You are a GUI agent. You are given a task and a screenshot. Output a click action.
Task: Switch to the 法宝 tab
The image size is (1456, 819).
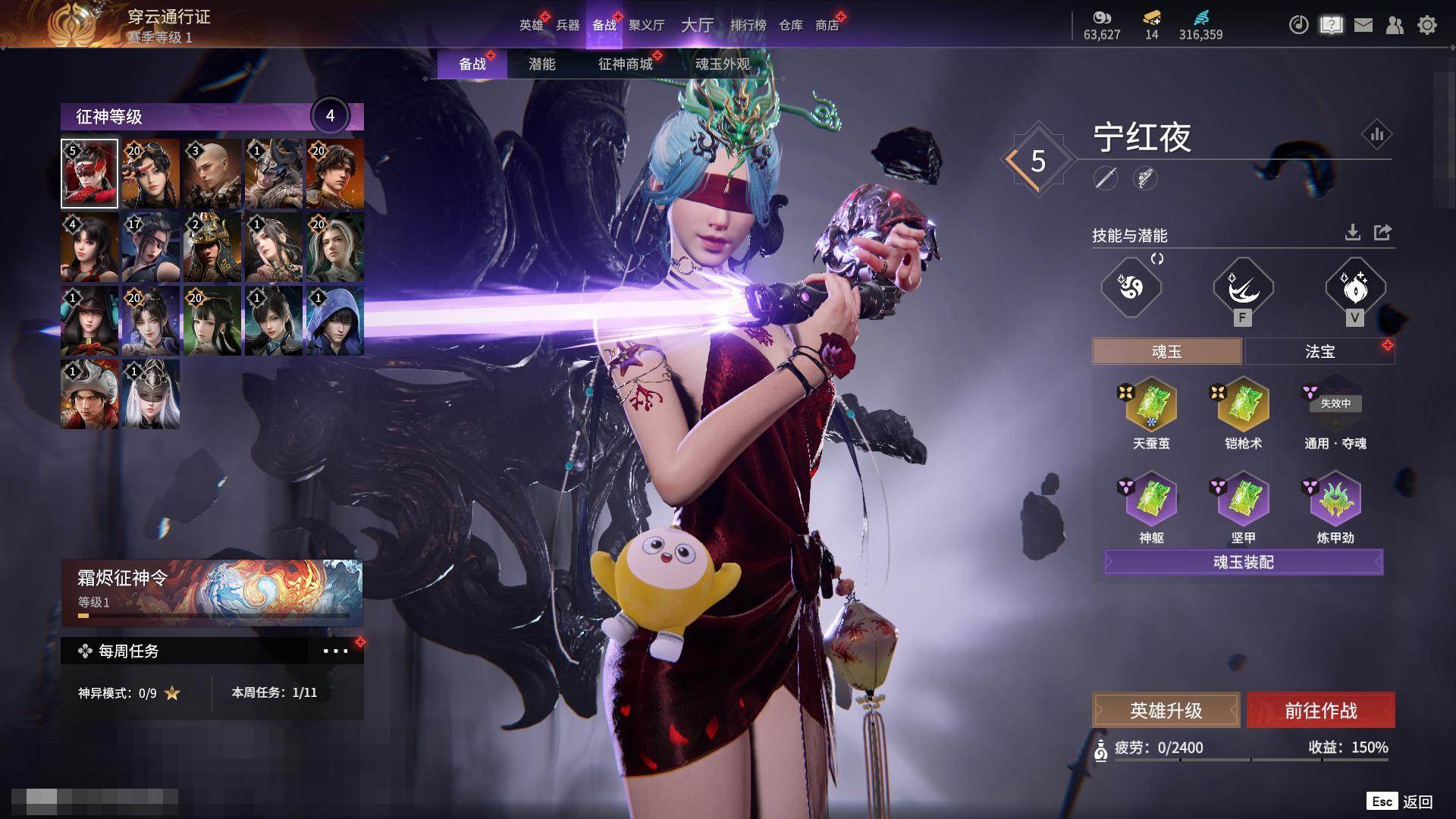pyautogui.click(x=1319, y=351)
